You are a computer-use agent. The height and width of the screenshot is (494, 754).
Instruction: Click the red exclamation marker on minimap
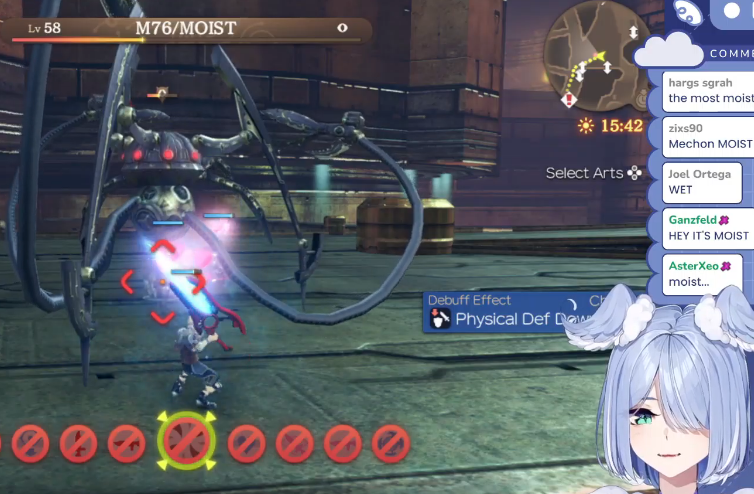[x=569, y=99]
